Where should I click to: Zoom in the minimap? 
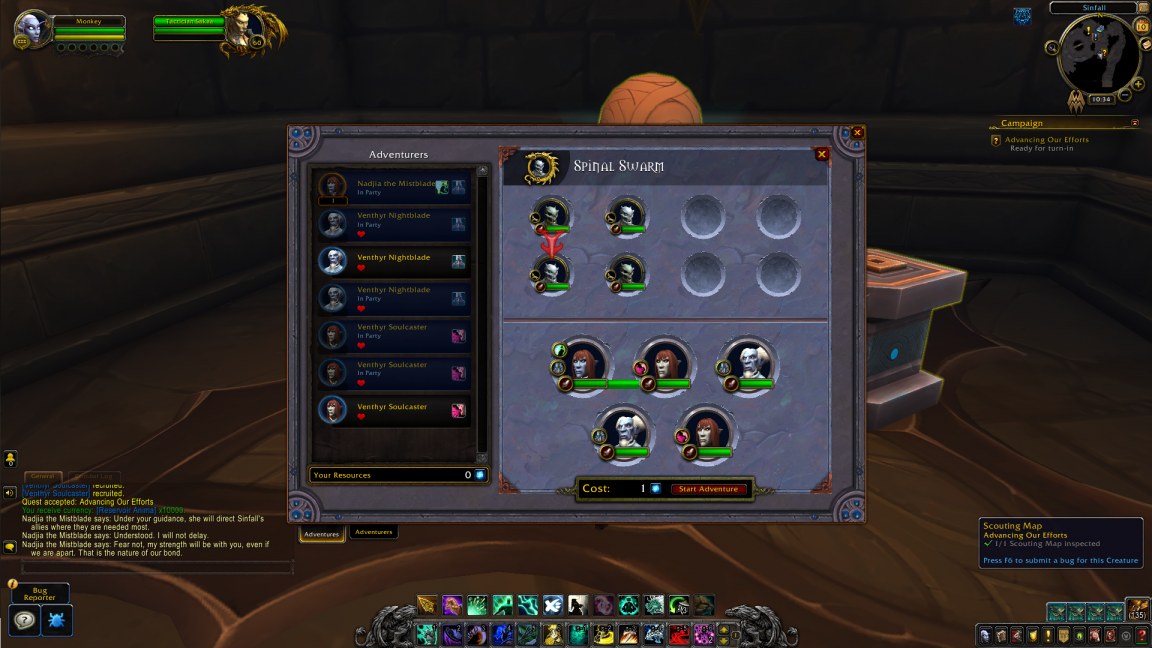pos(1138,84)
